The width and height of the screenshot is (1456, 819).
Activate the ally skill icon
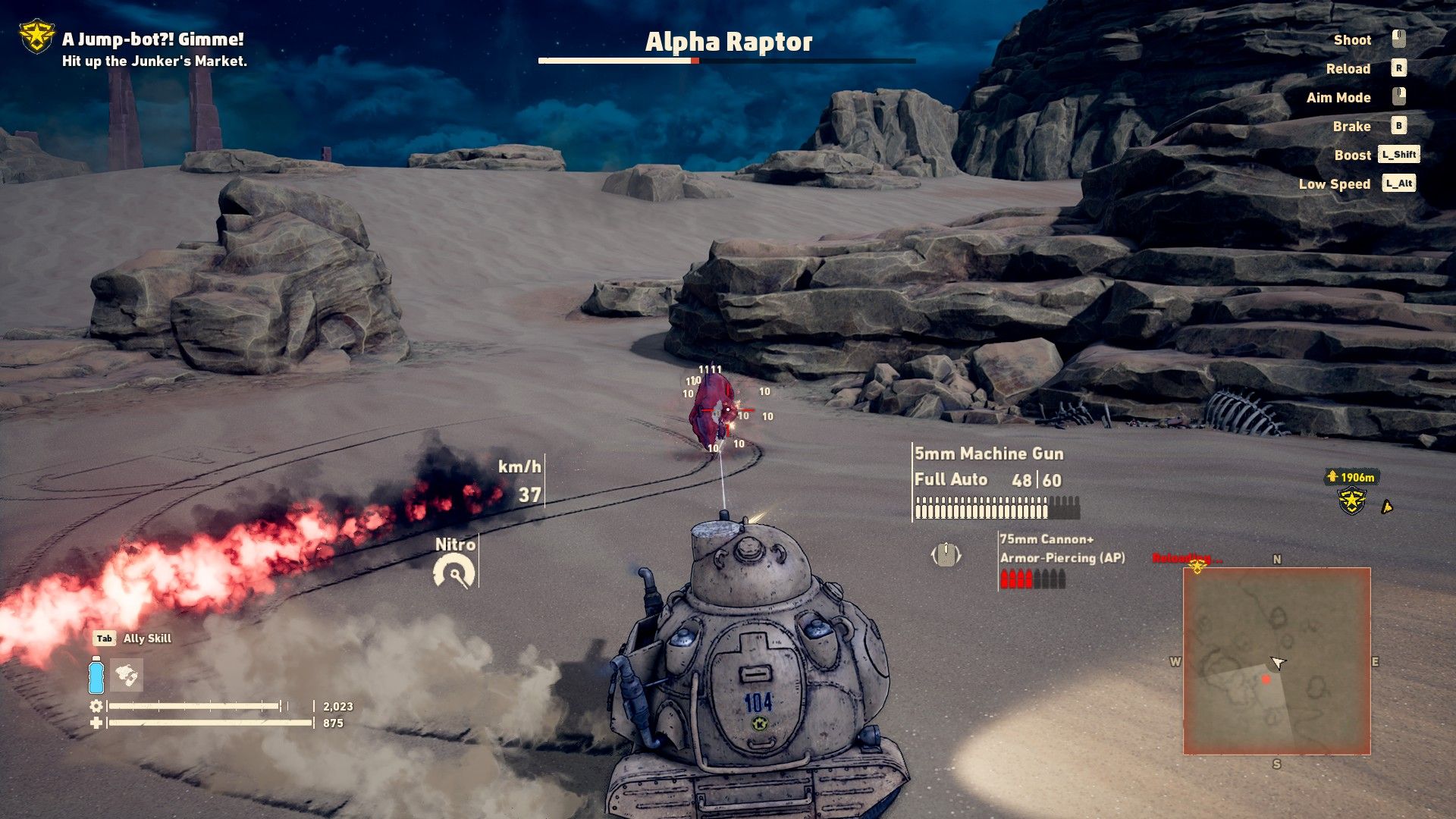pyautogui.click(x=127, y=674)
